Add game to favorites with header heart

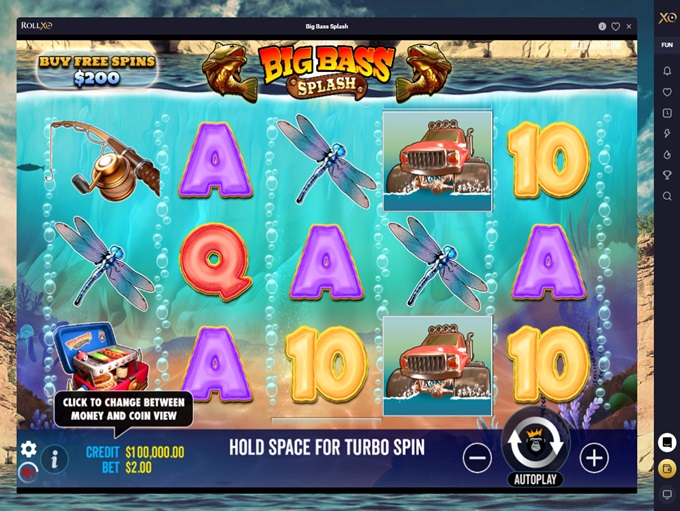click(615, 27)
